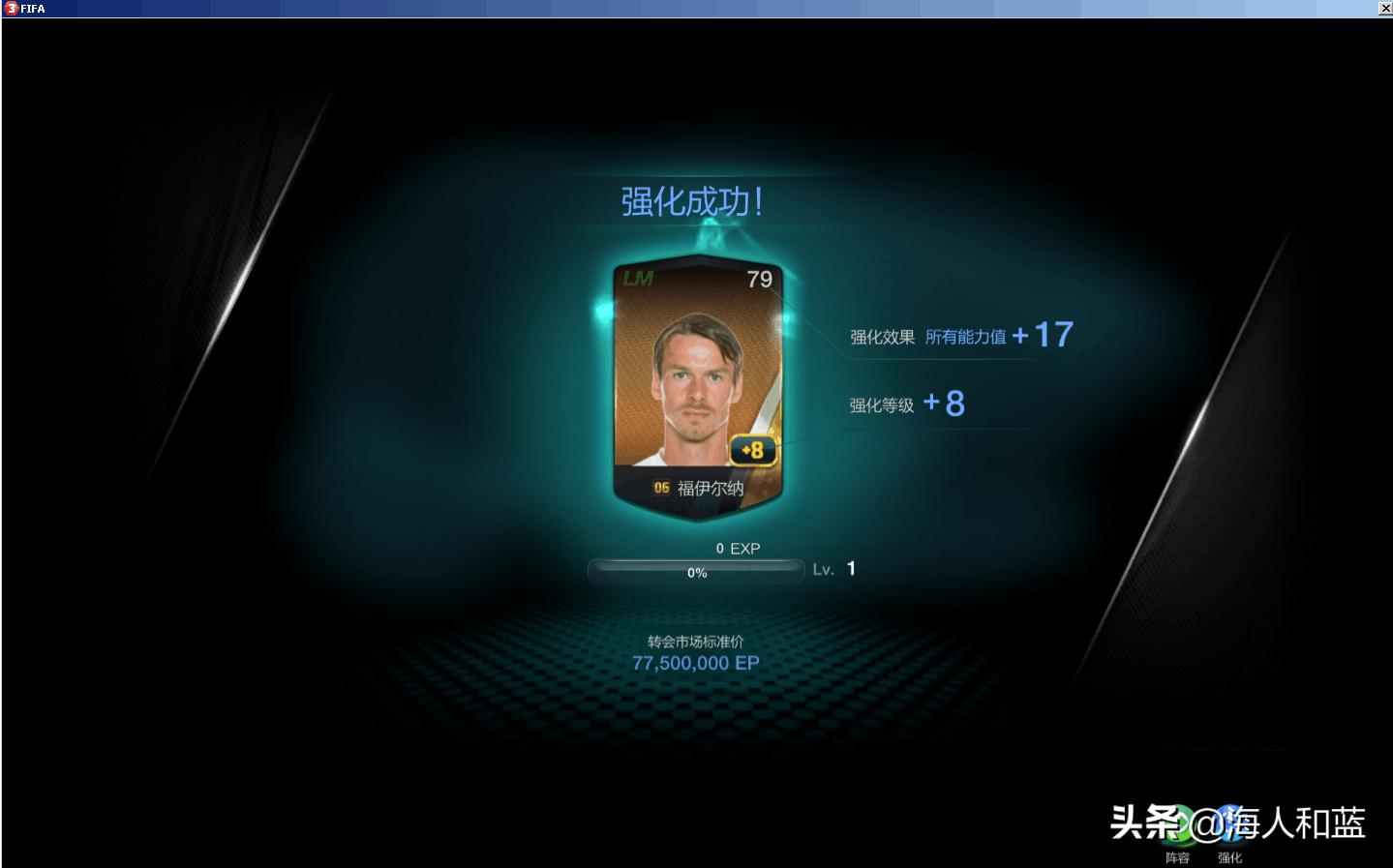Image resolution: width=1393 pixels, height=868 pixels.
Task: Click the 所有能力值 +17 stat text
Action: [994, 335]
